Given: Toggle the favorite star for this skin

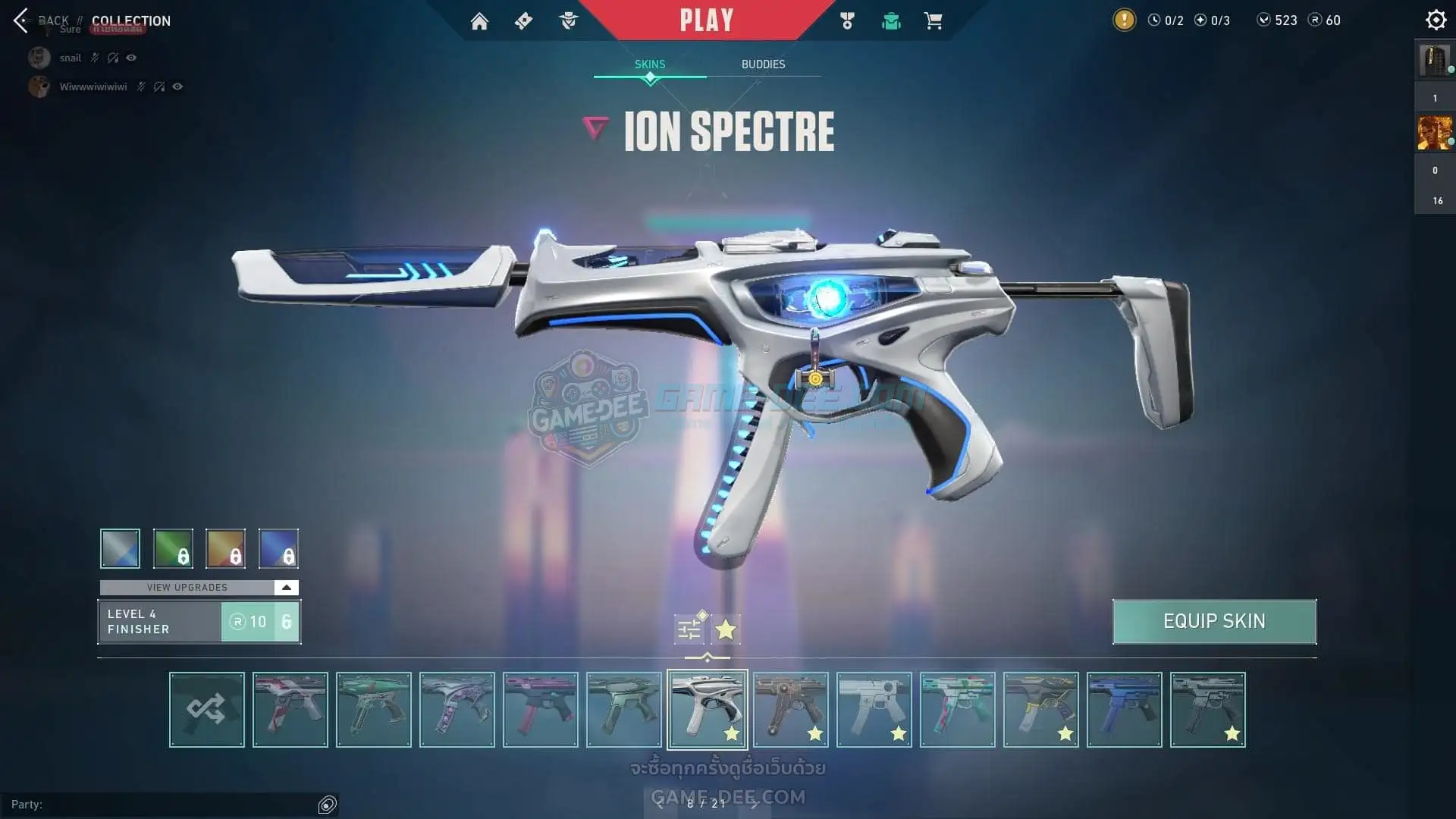Looking at the screenshot, I should (726, 629).
